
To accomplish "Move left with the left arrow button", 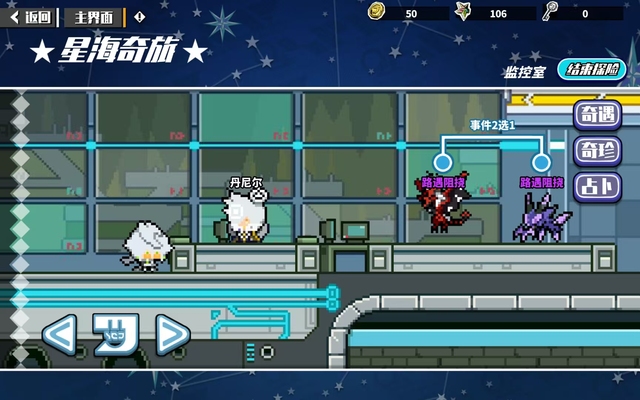I will pos(60,334).
